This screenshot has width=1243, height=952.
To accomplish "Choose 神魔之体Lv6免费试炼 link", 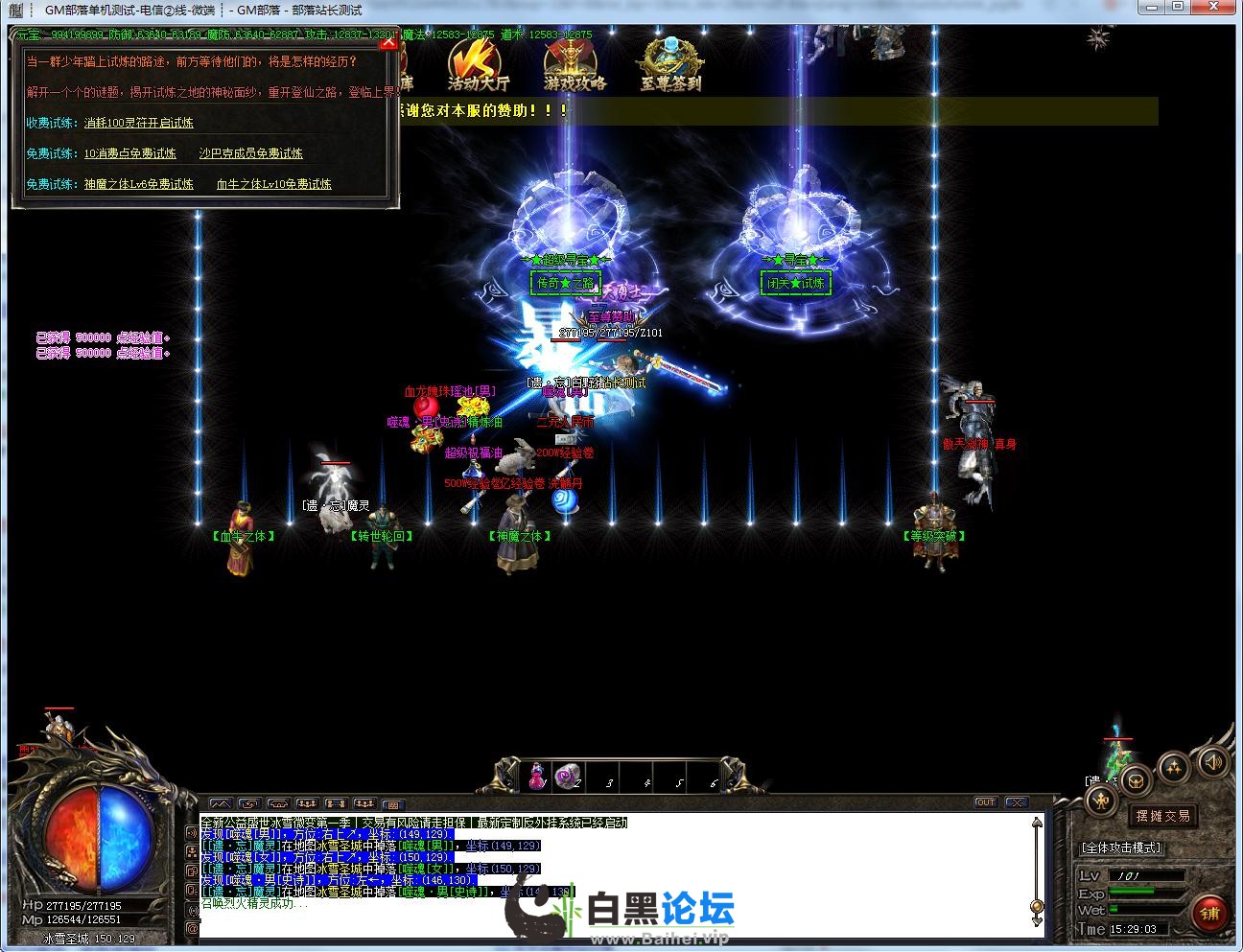I will [x=138, y=184].
